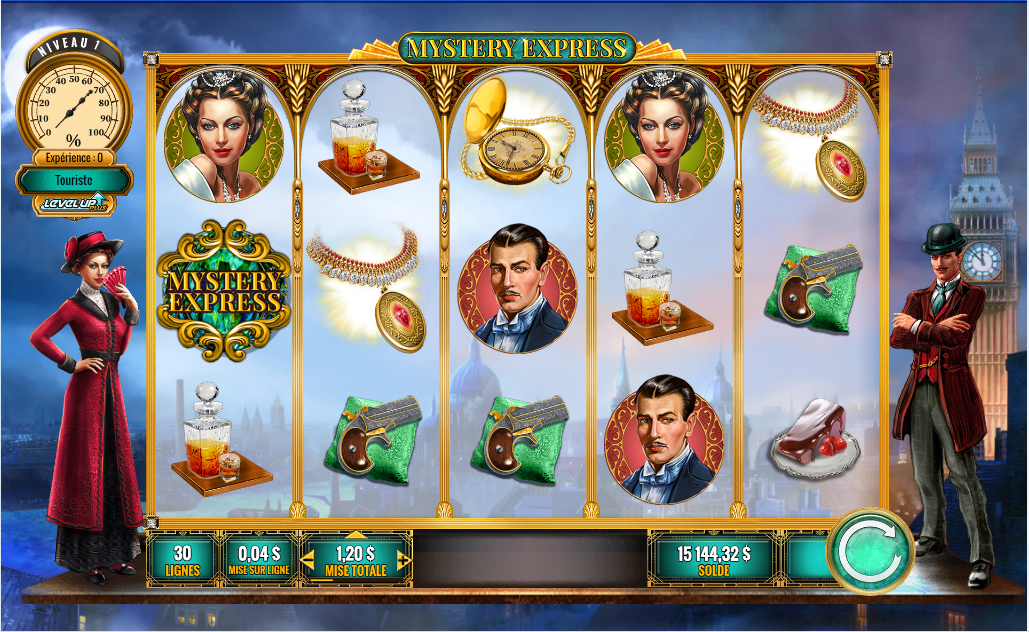Click the Touriste rank button

74,180
